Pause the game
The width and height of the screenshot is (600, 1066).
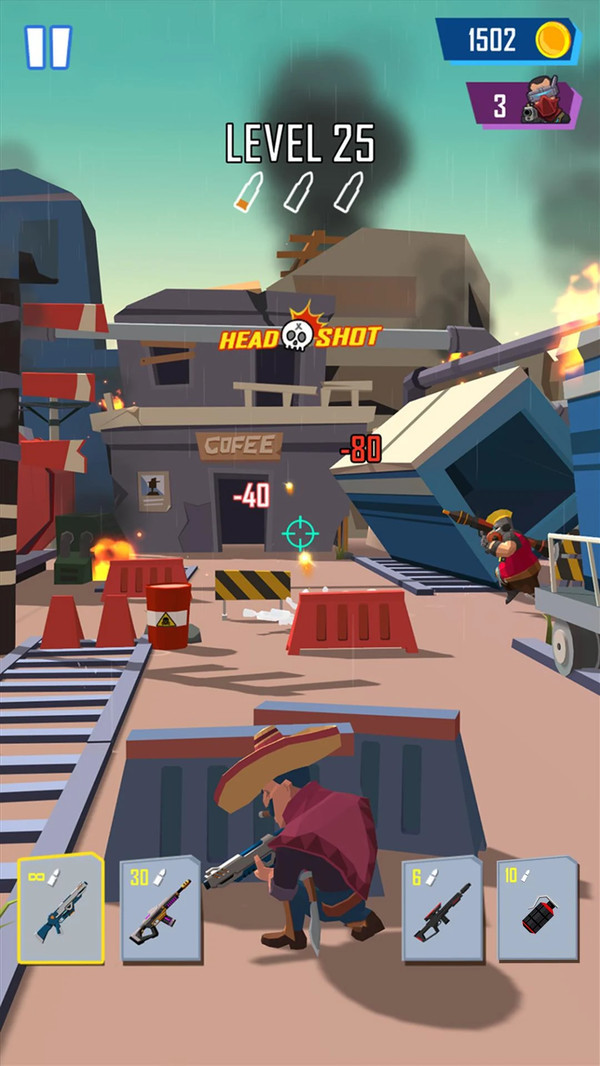coord(48,47)
